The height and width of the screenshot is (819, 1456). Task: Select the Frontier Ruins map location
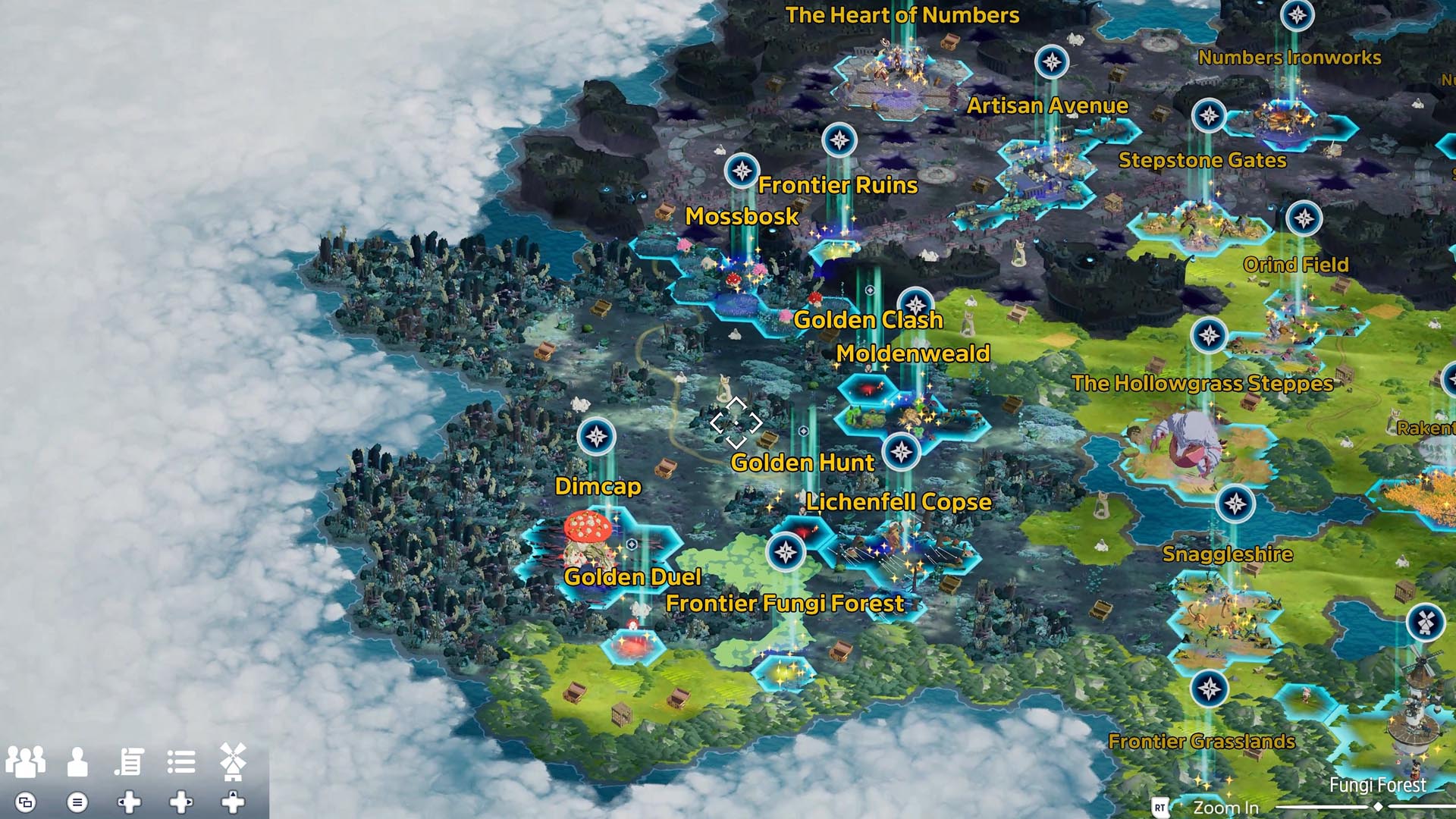pos(837,185)
